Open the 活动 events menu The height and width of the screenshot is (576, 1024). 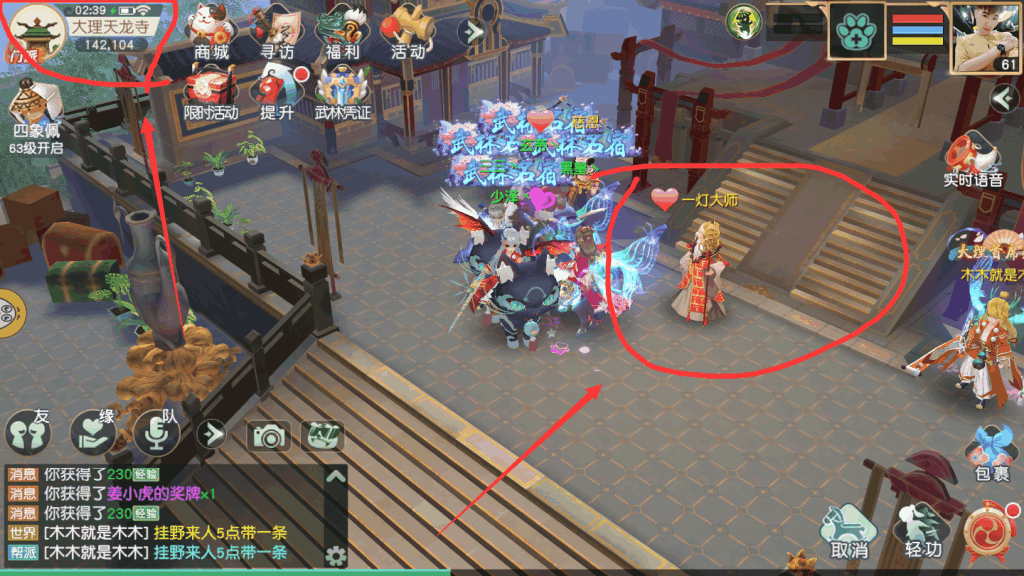point(408,30)
